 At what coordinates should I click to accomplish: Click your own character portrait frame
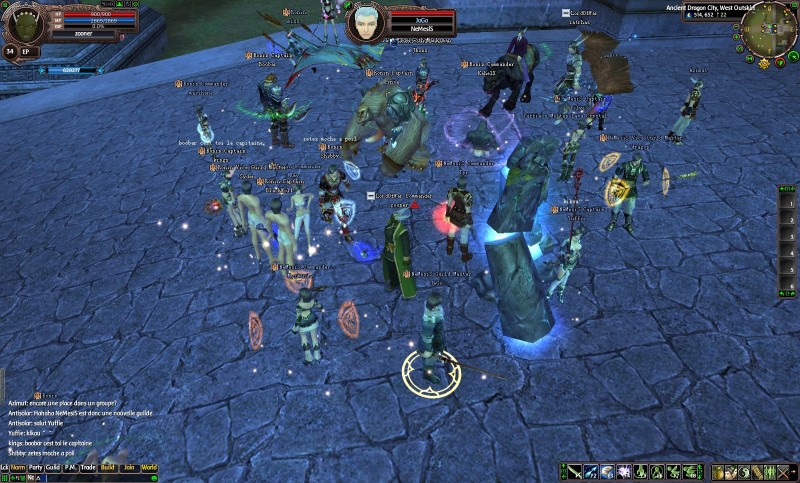(x=24, y=24)
